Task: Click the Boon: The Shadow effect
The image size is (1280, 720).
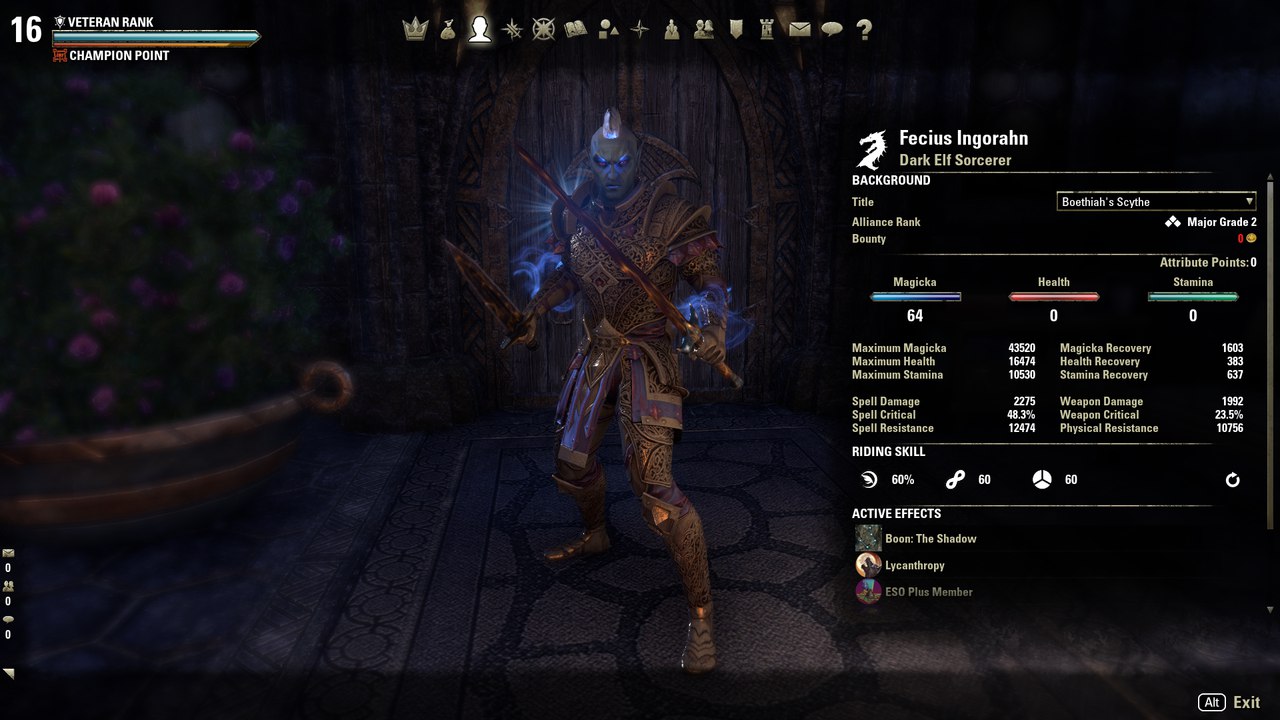Action: pos(930,539)
